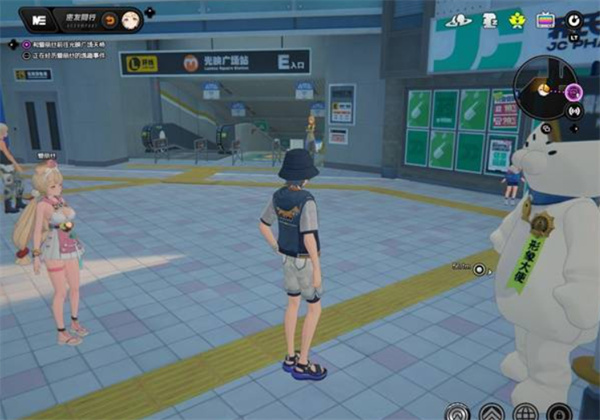The image size is (600, 420).
Task: Click the orange return arrow button
Action: pyautogui.click(x=110, y=19)
